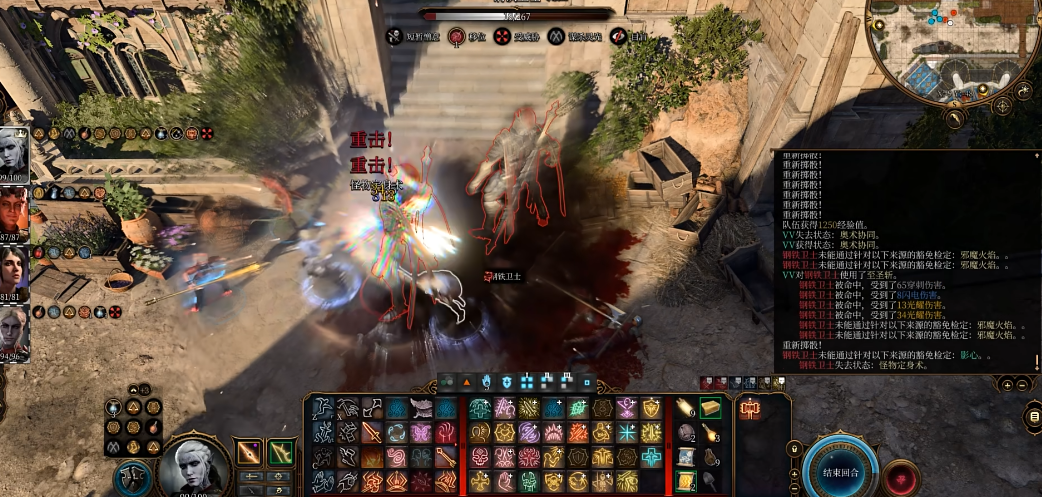Select the red-haired party member portrait

click(x=14, y=213)
